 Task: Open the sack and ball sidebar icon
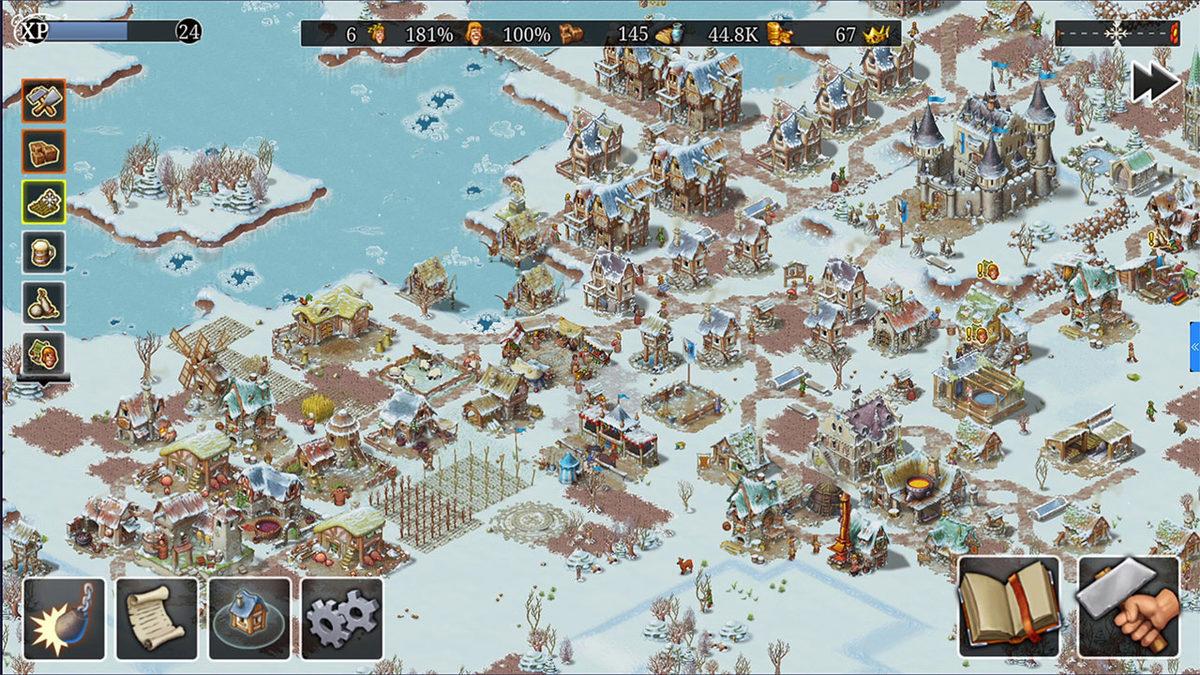coord(44,302)
